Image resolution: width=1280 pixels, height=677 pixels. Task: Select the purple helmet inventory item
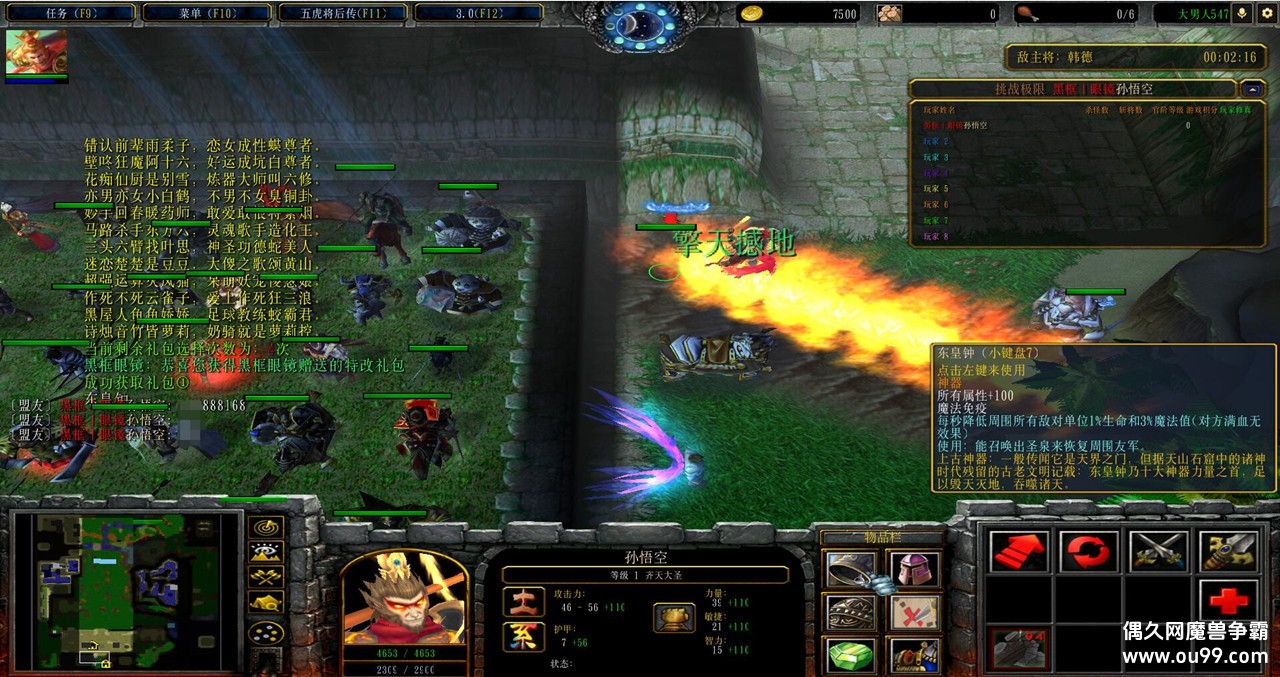tap(913, 570)
